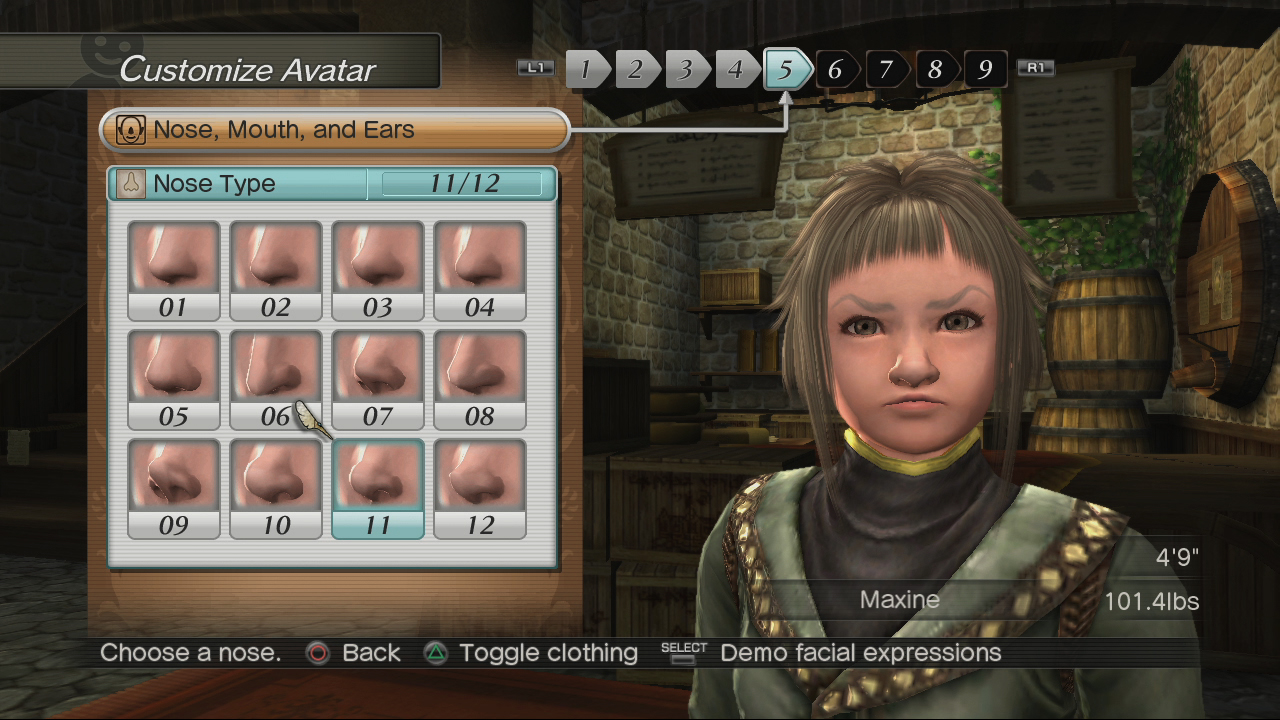Choose nose type 02
This screenshot has width=1280, height=720.
tap(276, 270)
